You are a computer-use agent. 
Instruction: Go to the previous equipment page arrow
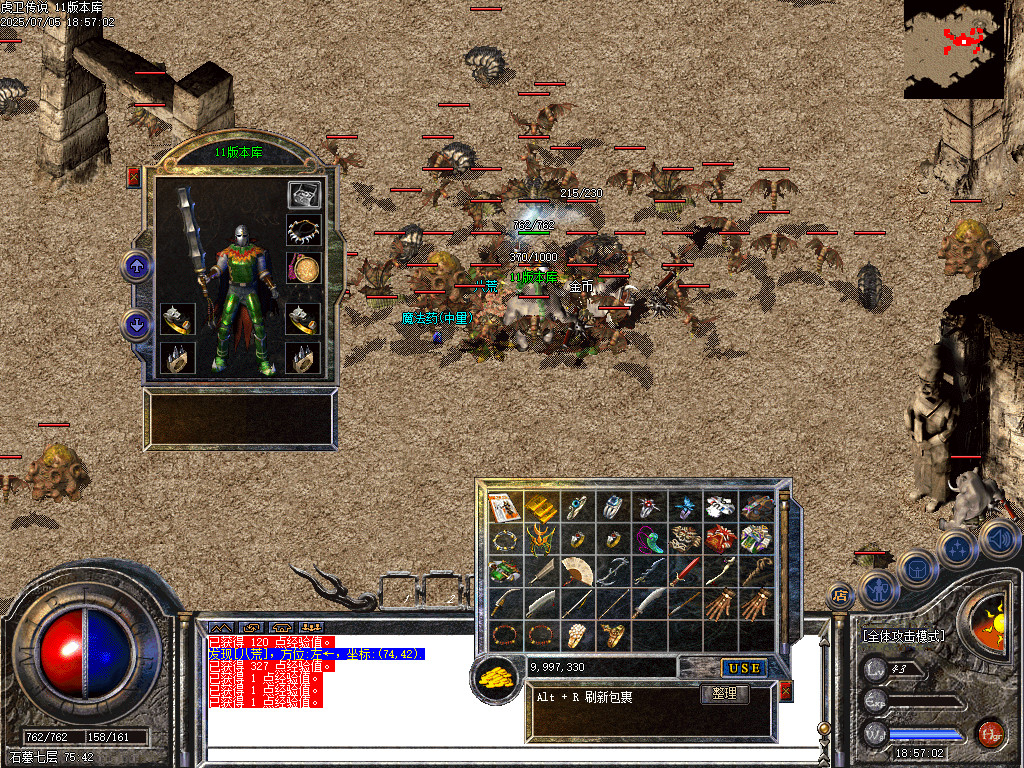tap(137, 266)
